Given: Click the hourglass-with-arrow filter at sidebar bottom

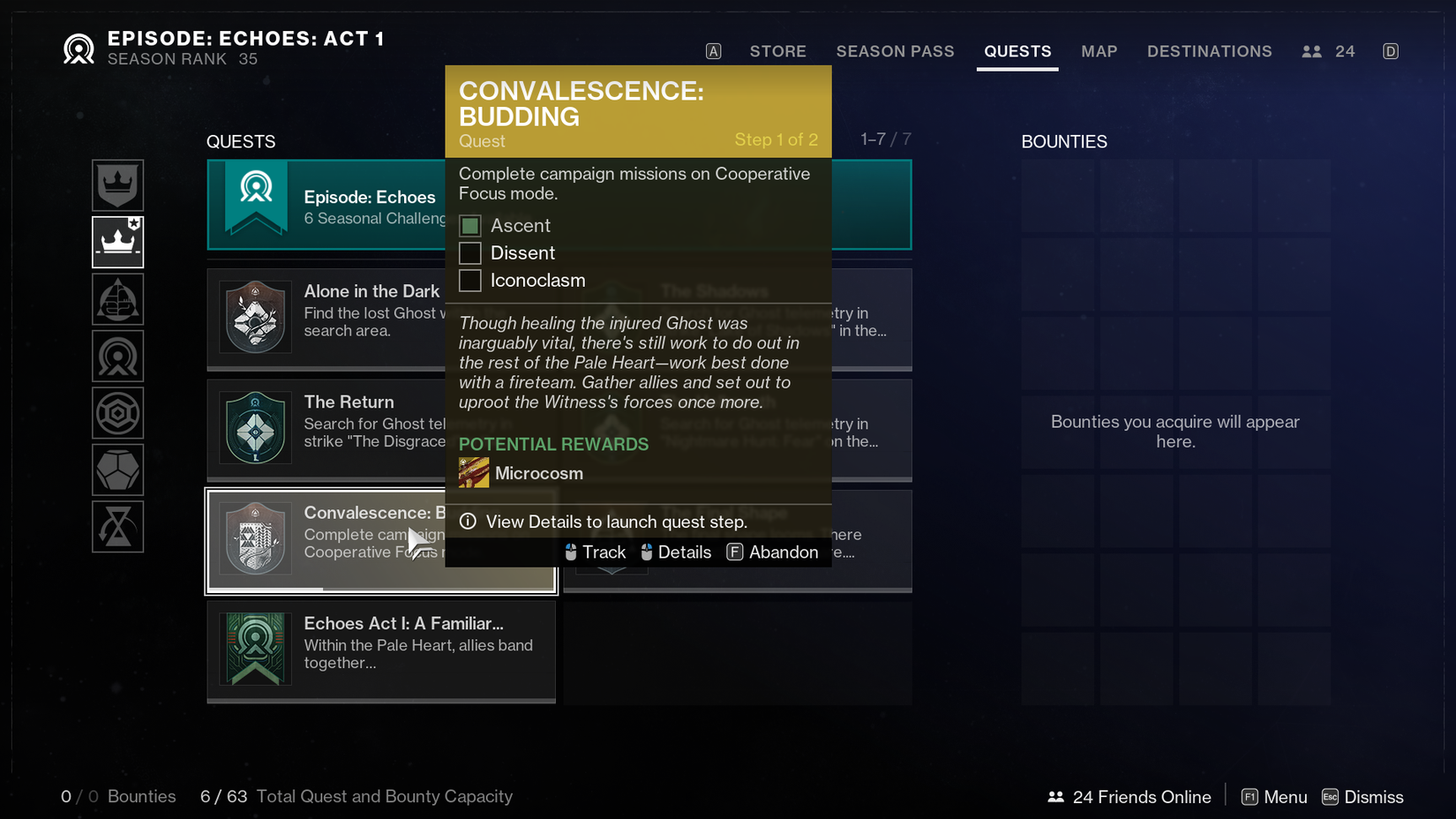Looking at the screenshot, I should click(x=117, y=526).
